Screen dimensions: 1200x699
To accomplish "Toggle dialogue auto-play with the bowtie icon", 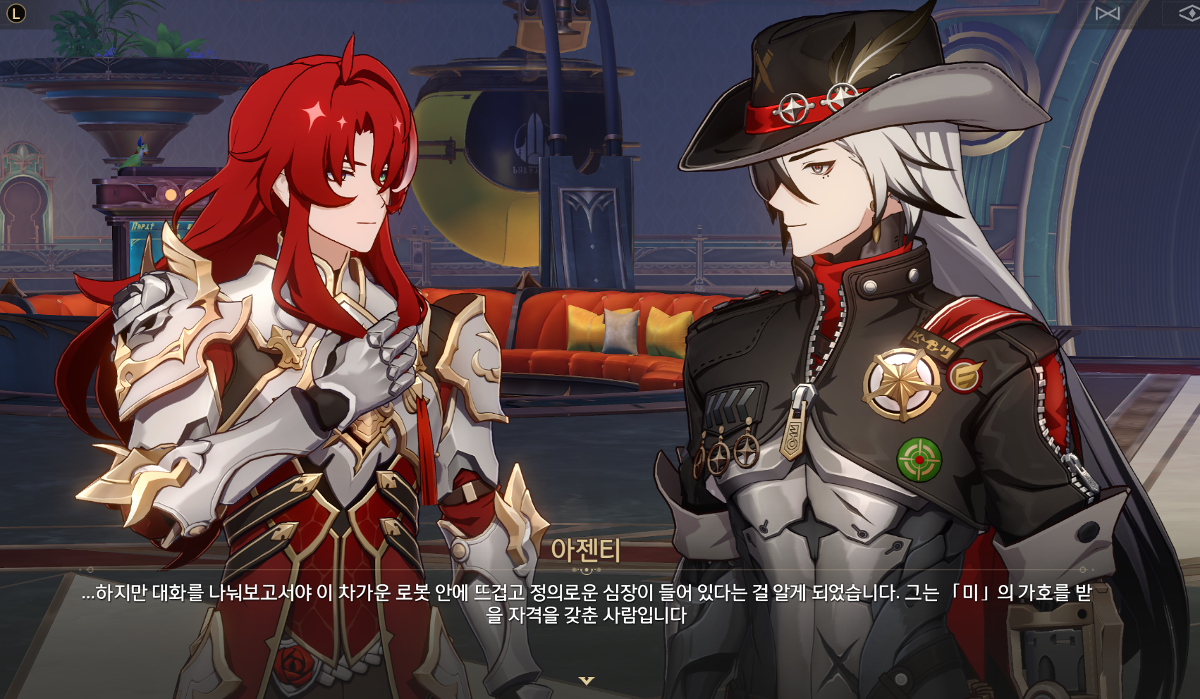I will click(x=1107, y=13).
